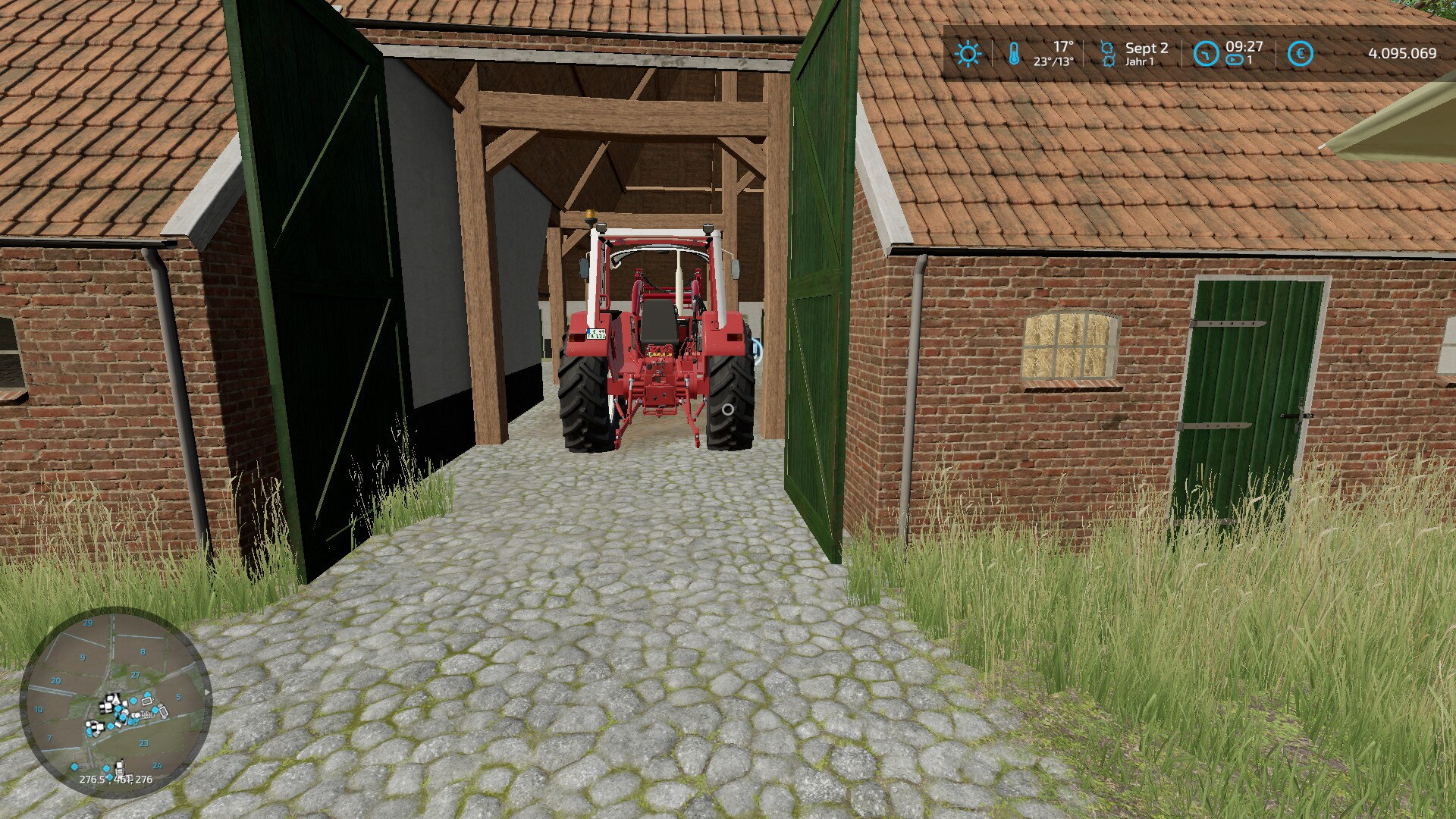Select field 5 on the minimap
Image resolution: width=1456 pixels, height=819 pixels.
click(178, 697)
